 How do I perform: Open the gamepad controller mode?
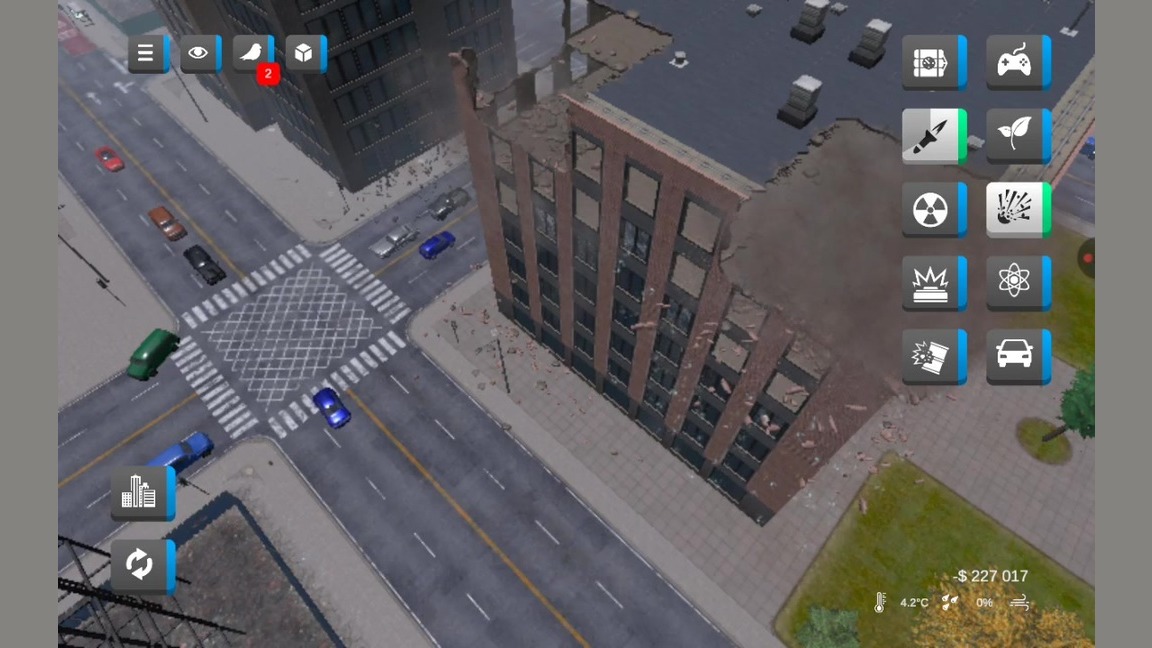coord(1015,62)
